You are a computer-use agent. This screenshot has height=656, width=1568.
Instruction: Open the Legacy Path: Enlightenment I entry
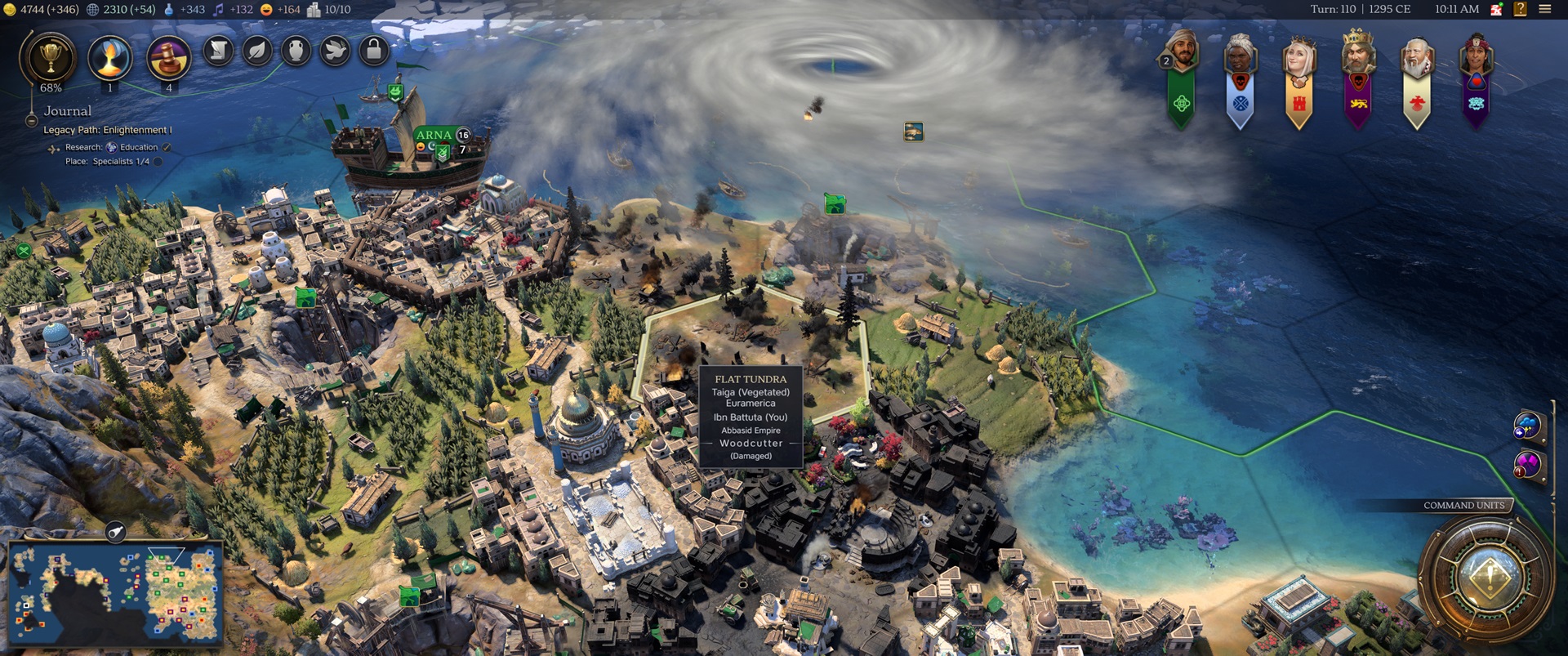(108, 130)
